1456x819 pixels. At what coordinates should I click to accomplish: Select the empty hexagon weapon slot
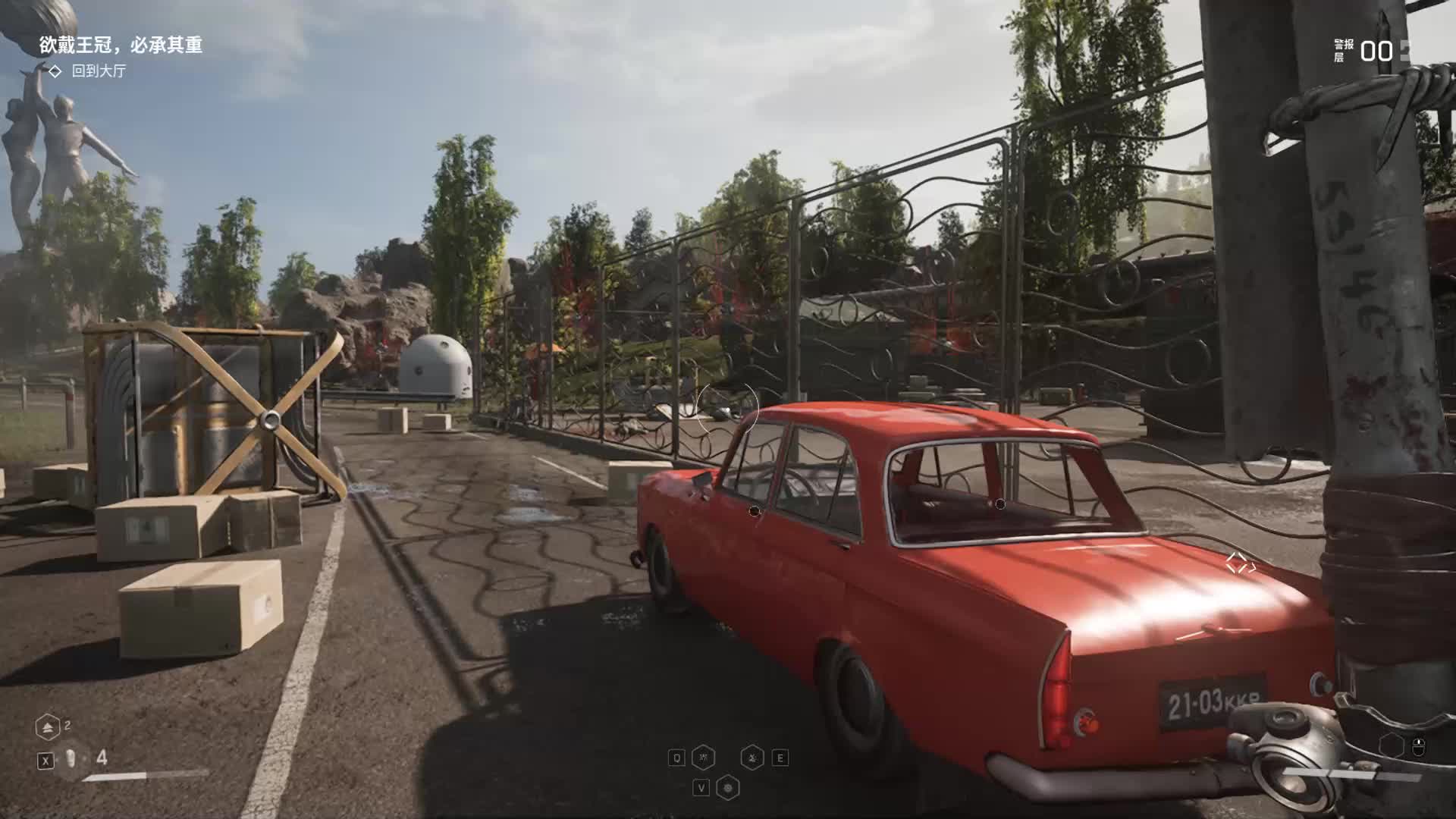click(x=1391, y=745)
